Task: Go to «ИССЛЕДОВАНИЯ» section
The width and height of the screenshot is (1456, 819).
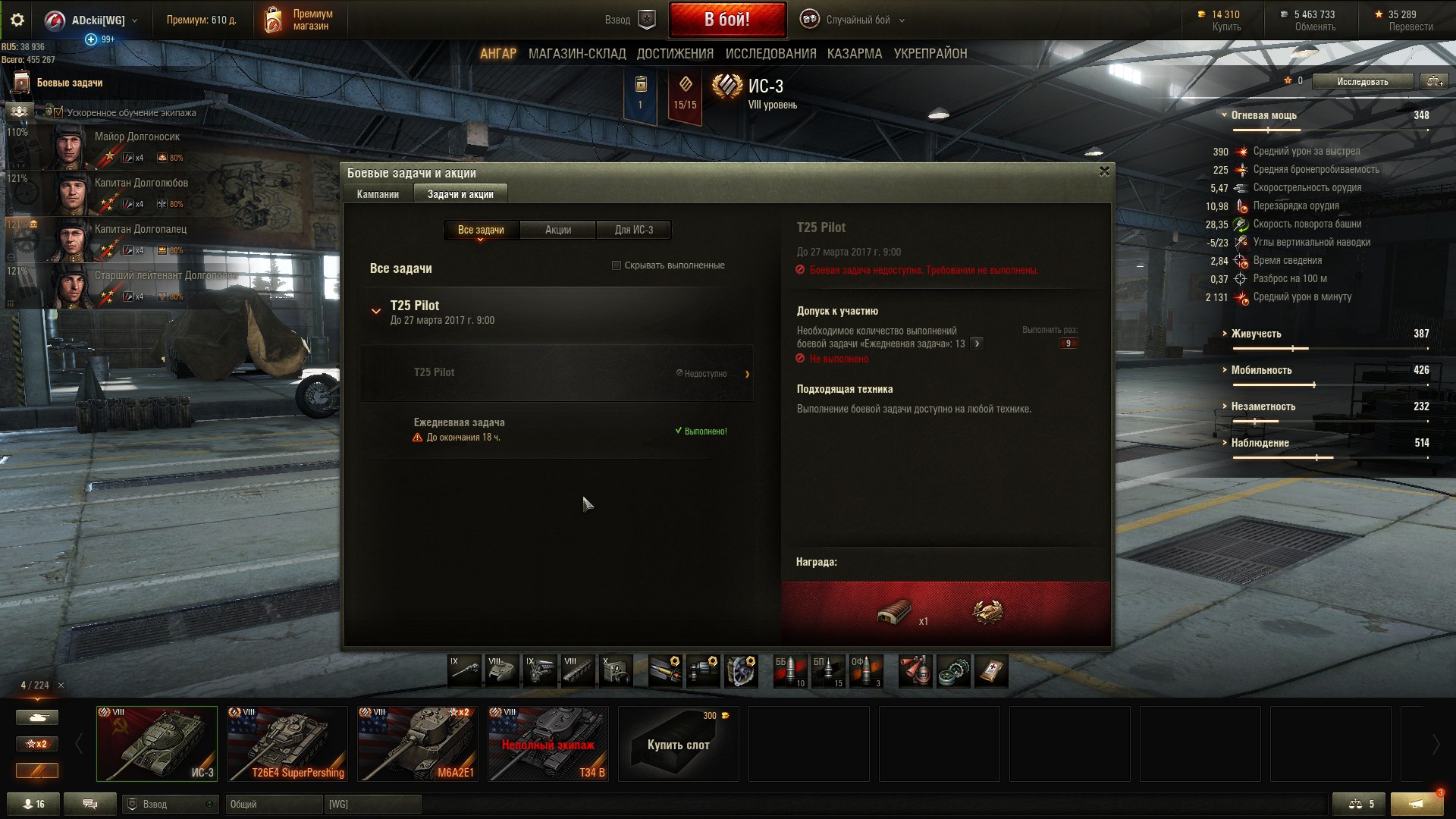Action: (x=770, y=54)
